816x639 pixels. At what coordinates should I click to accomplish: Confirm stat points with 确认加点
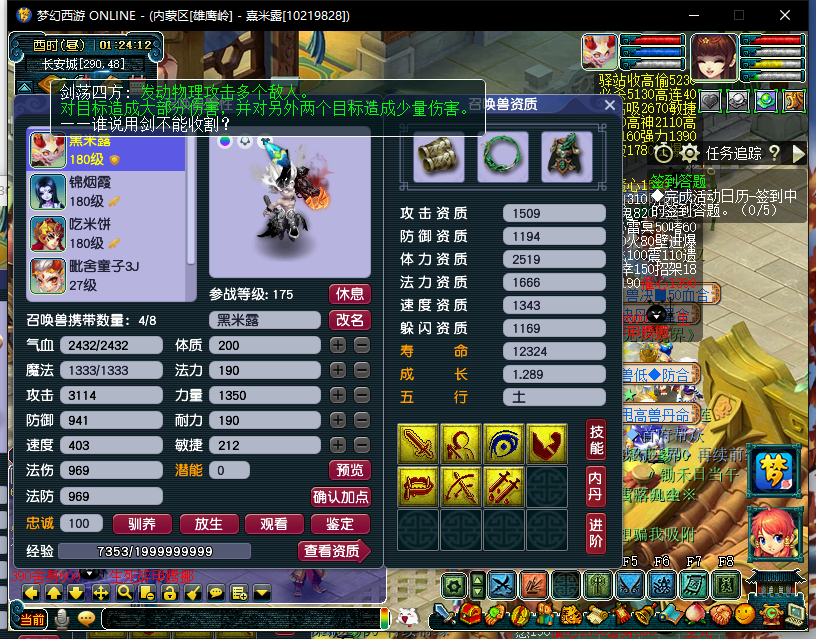341,496
